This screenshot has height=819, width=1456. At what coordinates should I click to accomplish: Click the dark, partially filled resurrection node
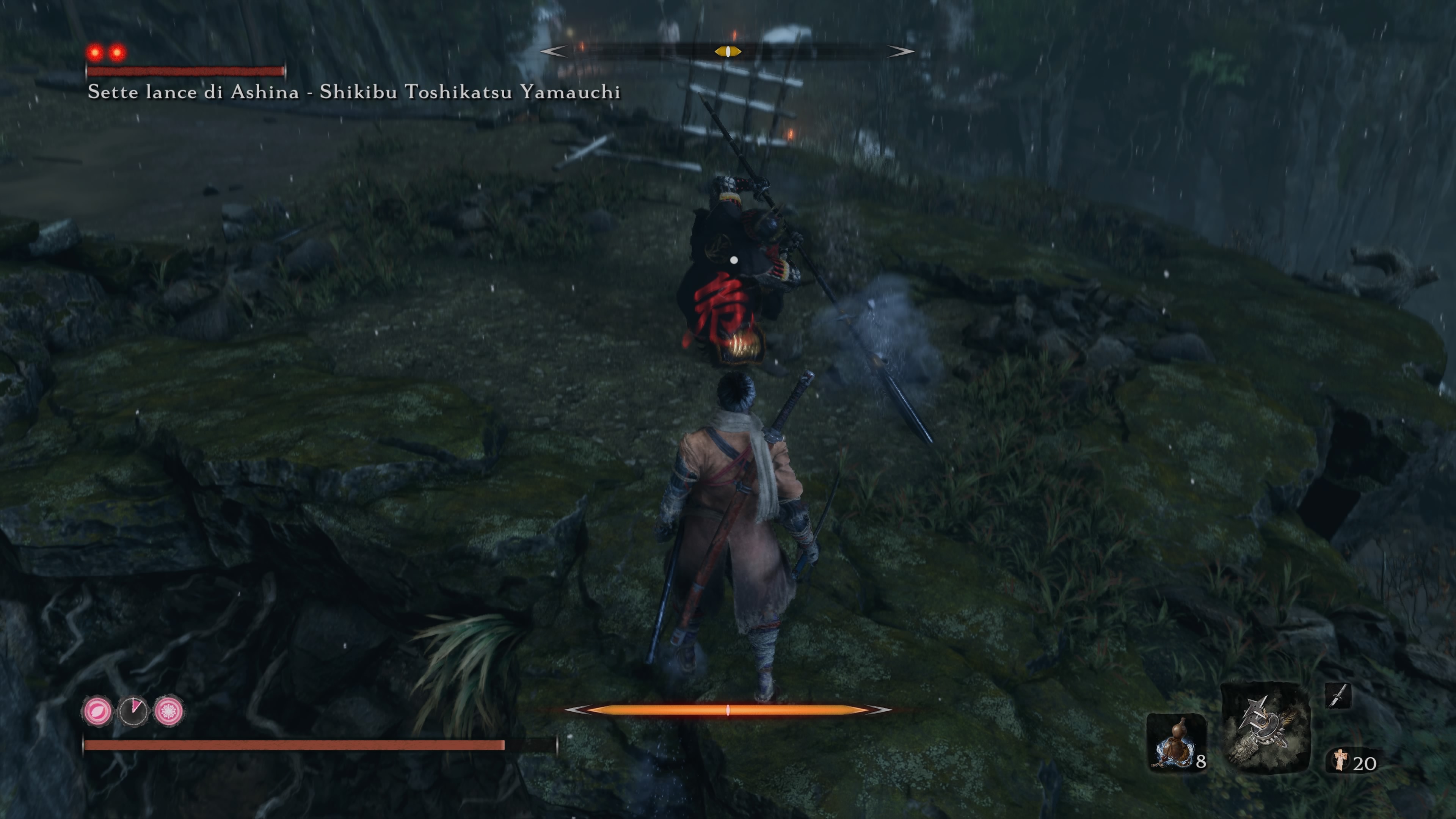[133, 711]
